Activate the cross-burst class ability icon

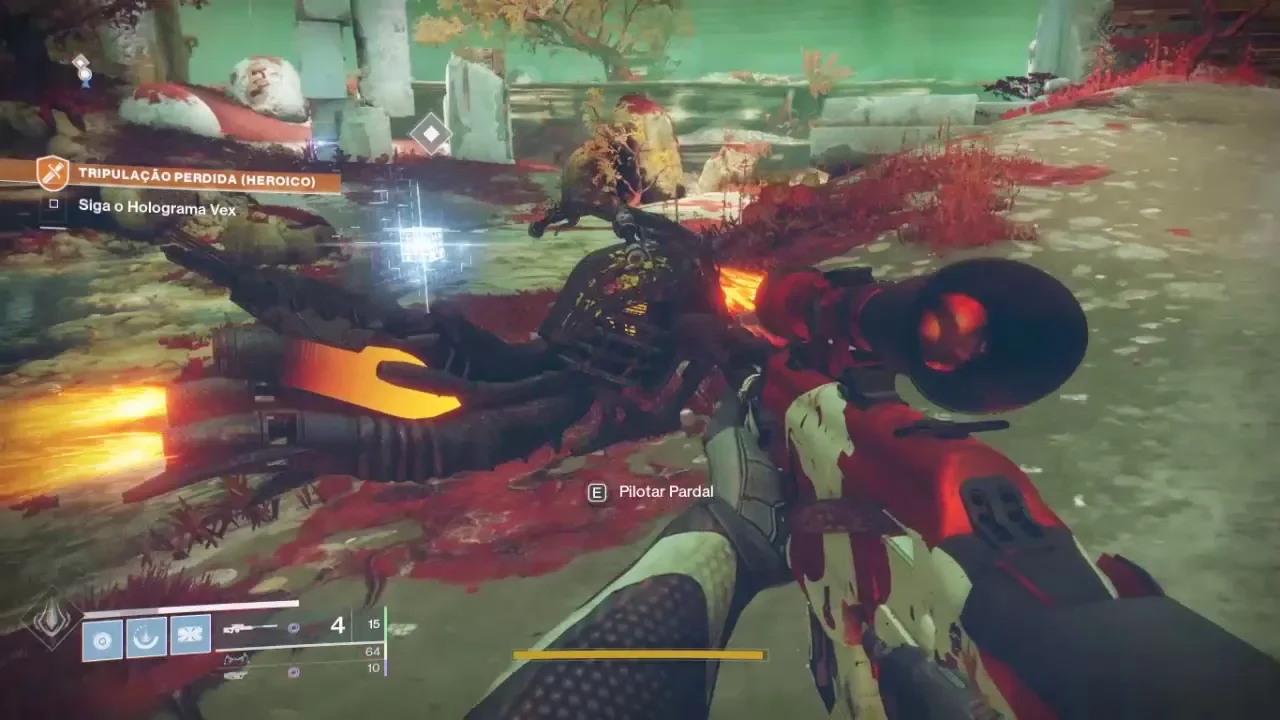(190, 637)
